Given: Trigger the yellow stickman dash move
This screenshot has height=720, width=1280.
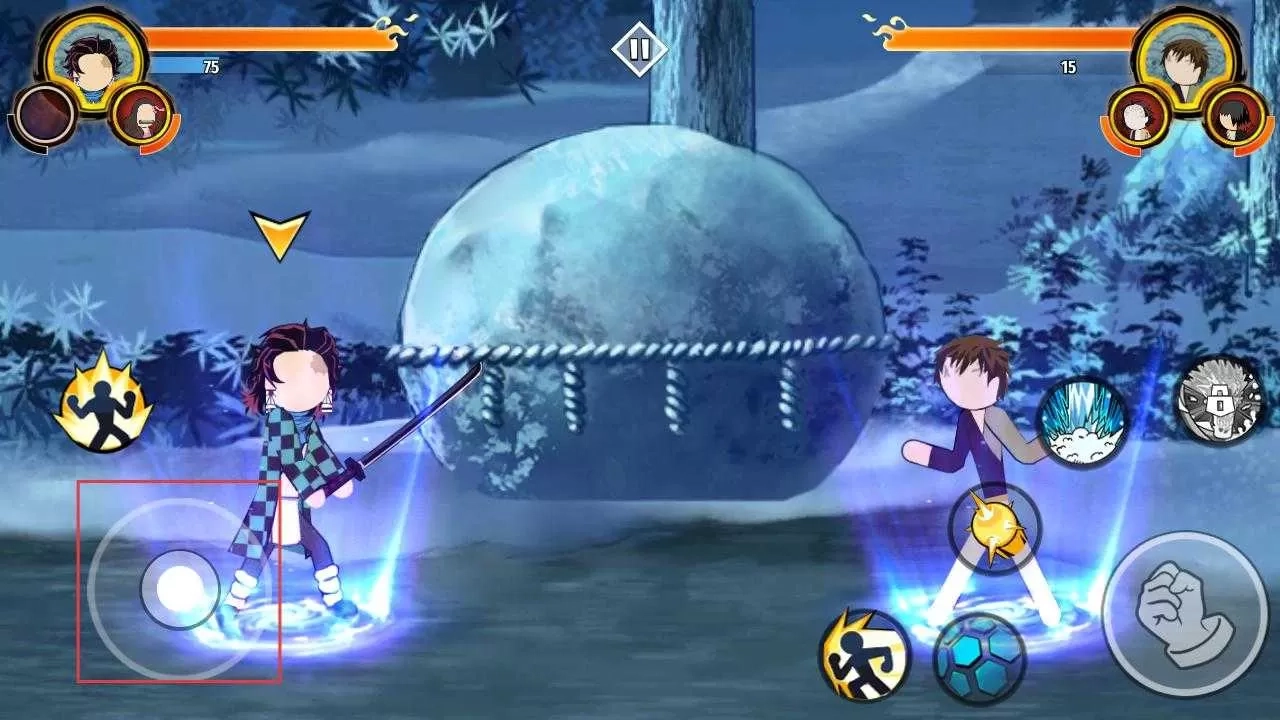Looking at the screenshot, I should click(x=864, y=654).
